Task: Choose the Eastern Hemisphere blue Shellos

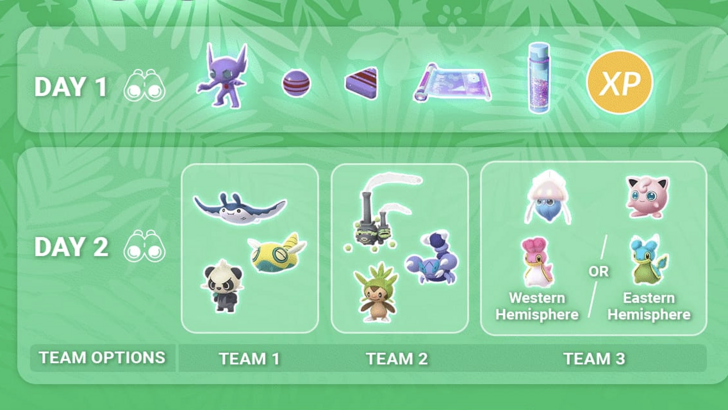Action: (x=648, y=261)
